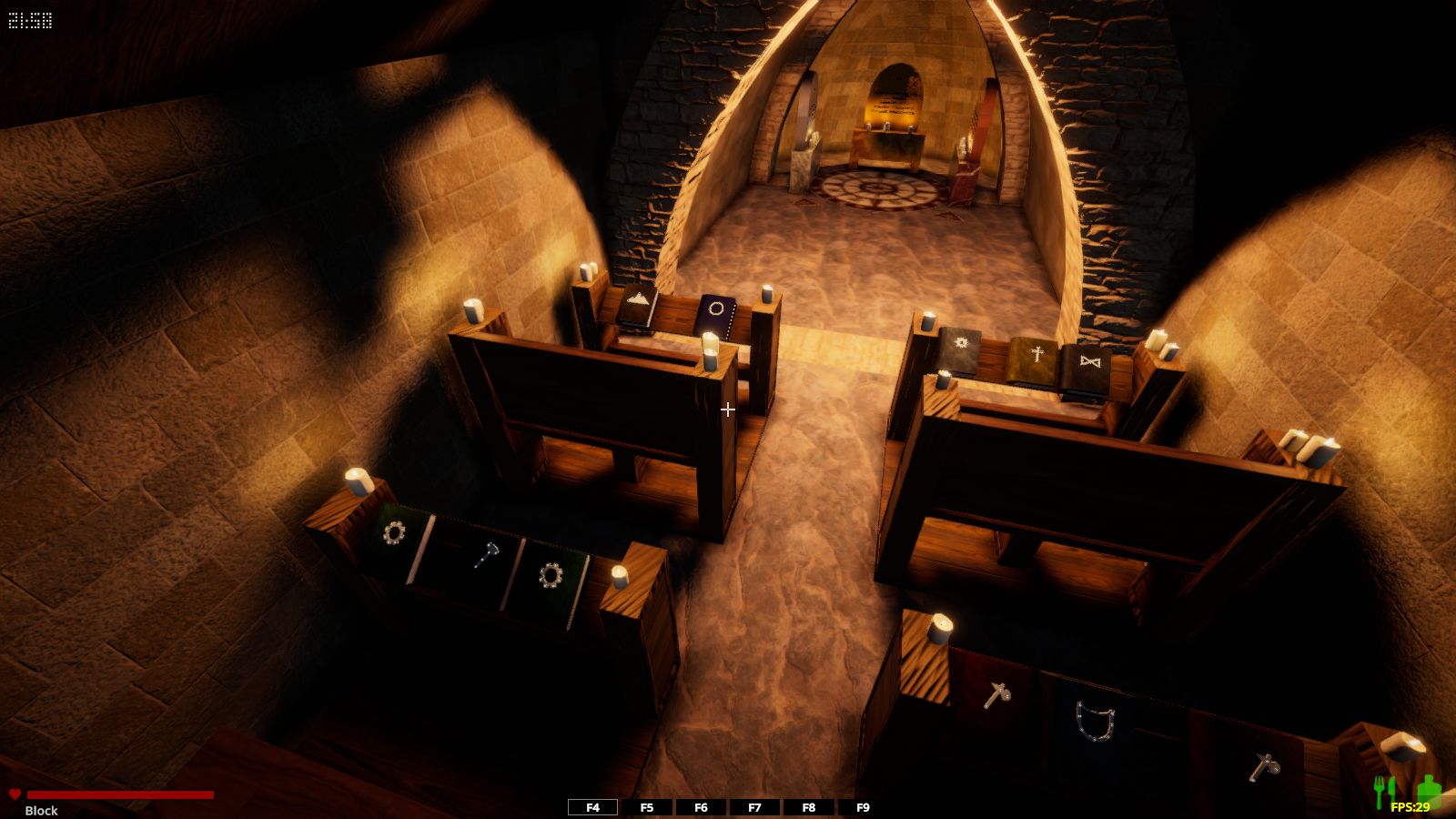Choose the F5 hotbar slot

point(647,807)
